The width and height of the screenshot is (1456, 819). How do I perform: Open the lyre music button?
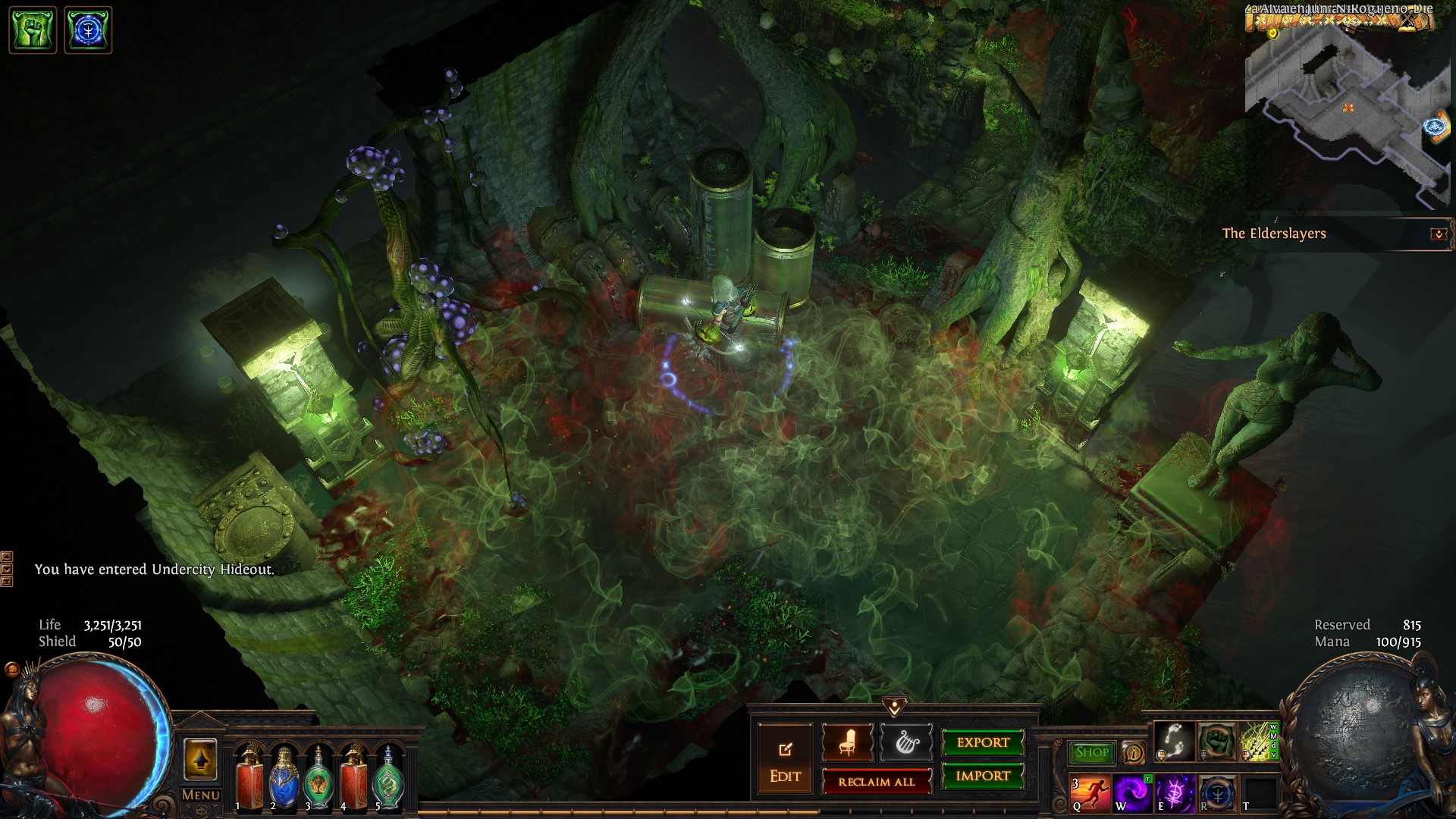click(905, 743)
